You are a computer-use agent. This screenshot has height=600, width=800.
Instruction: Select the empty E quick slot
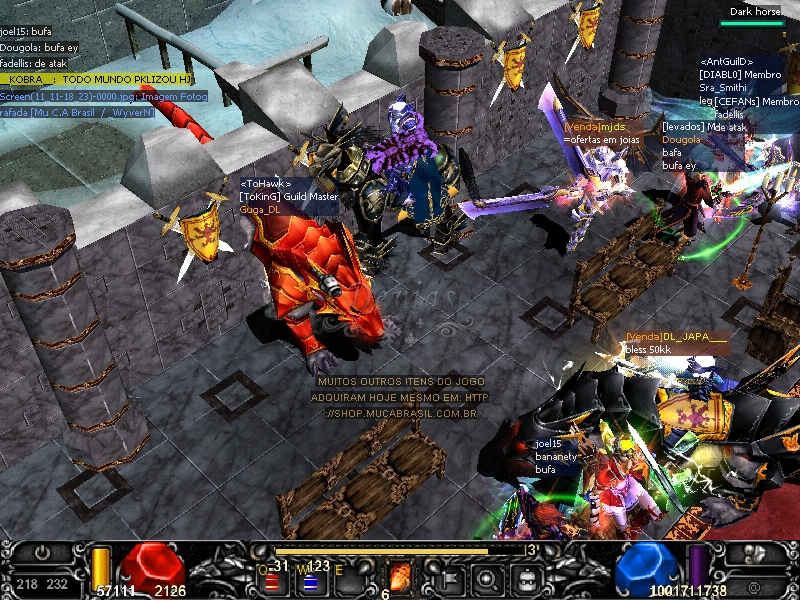click(x=350, y=578)
